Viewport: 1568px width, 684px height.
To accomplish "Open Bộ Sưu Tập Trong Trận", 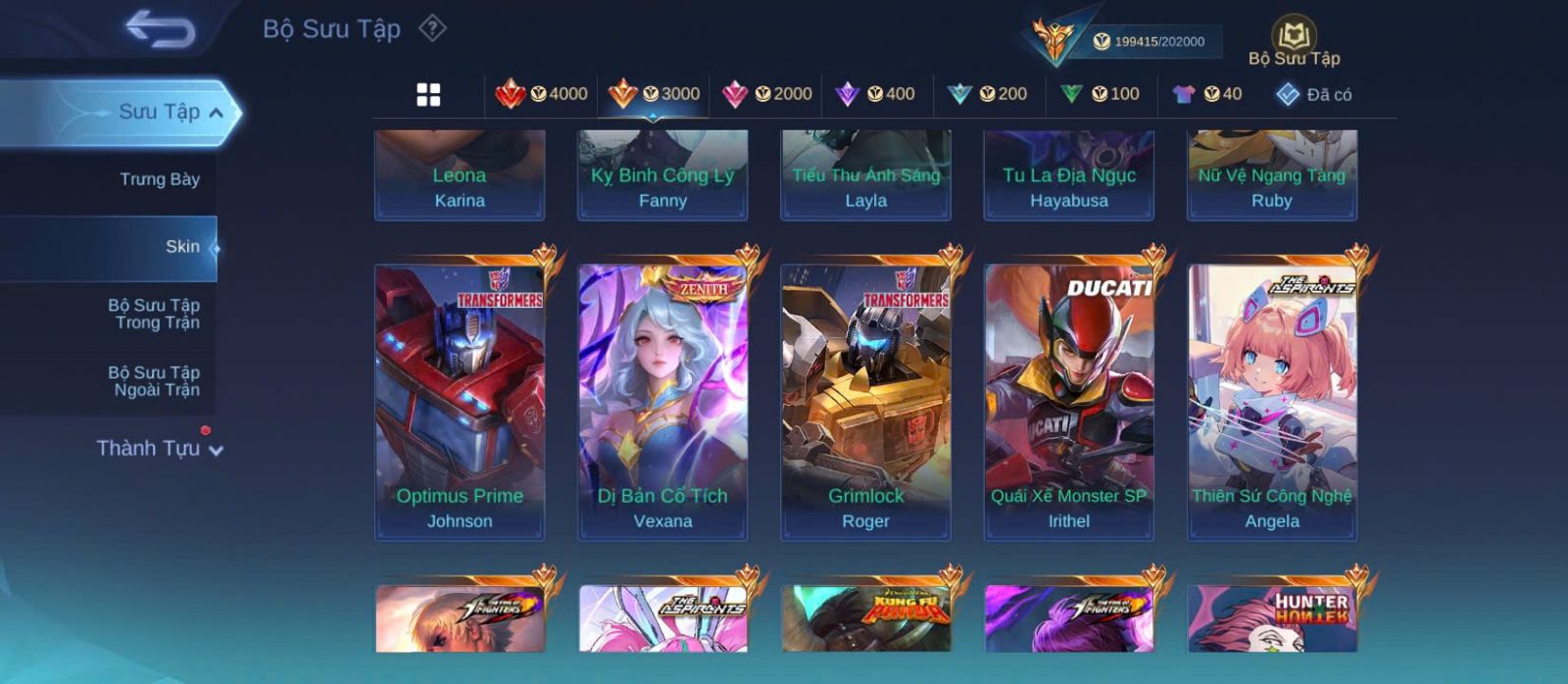I will [x=154, y=314].
